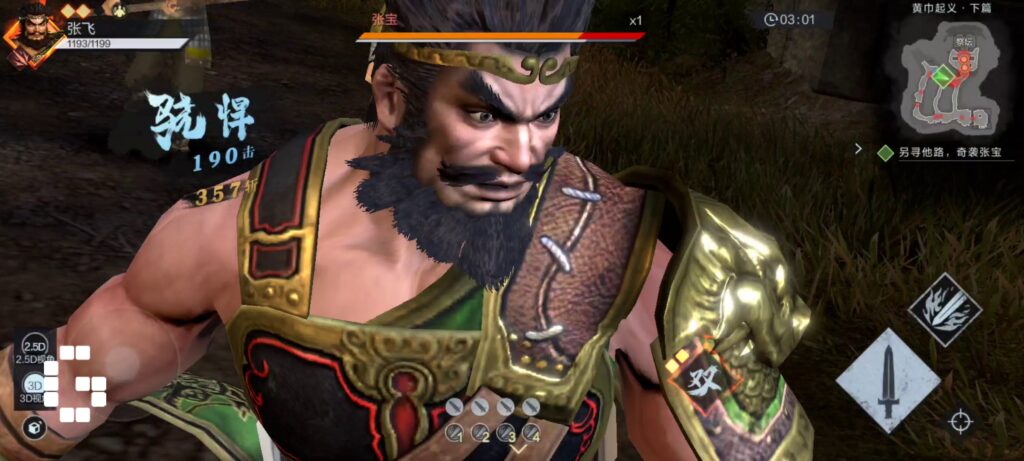
Task: Click the cube icon below the view modes
Action: point(34,427)
